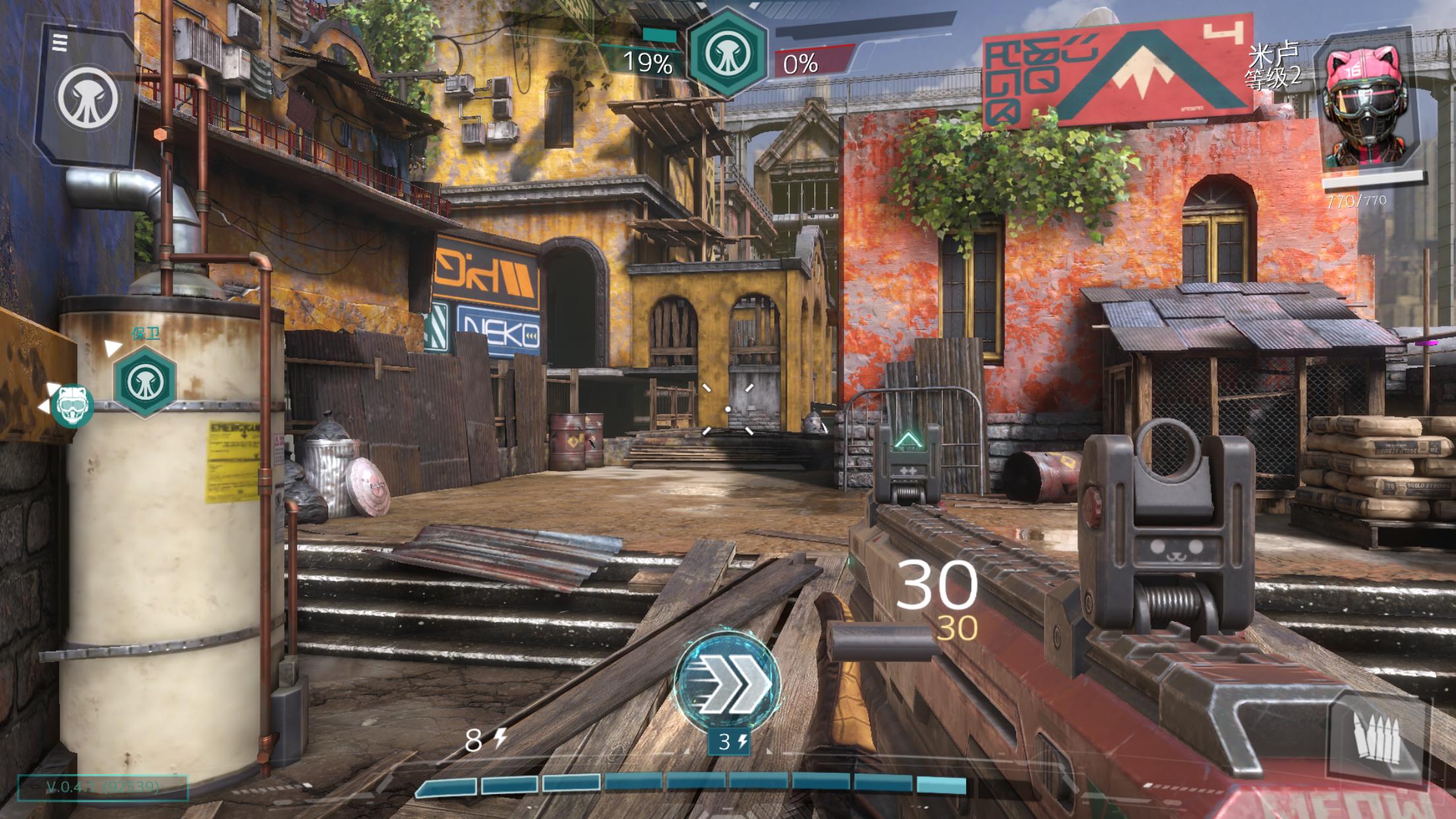
Task: Tap the ammo reload button
Action: click(x=1376, y=740)
